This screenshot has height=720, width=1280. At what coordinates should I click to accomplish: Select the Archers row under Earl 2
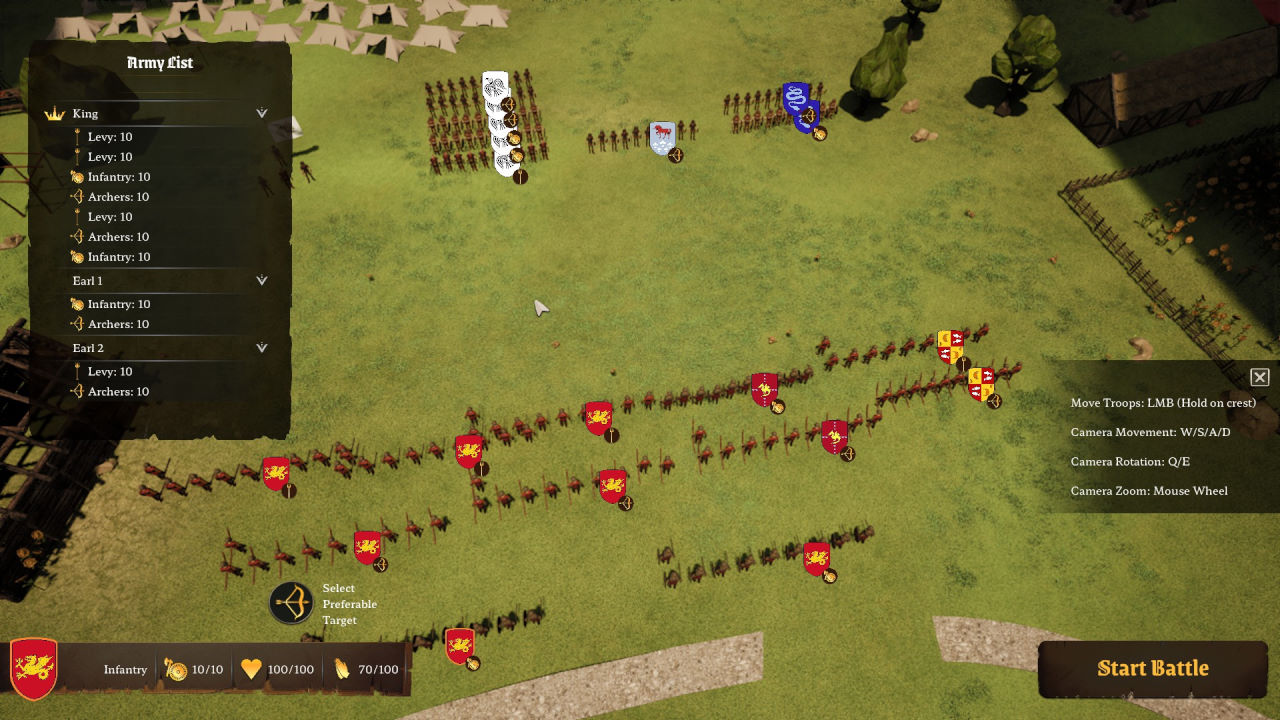tap(118, 391)
